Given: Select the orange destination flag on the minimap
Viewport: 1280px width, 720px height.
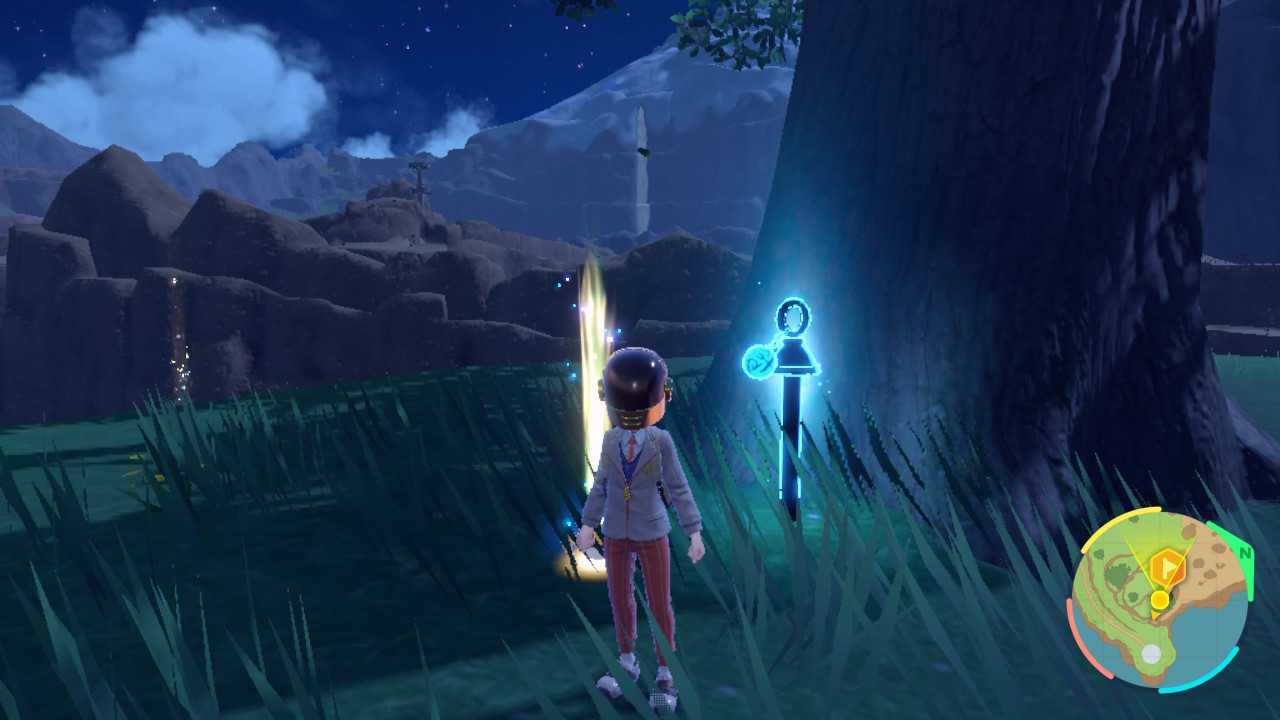Looking at the screenshot, I should (x=1167, y=567).
